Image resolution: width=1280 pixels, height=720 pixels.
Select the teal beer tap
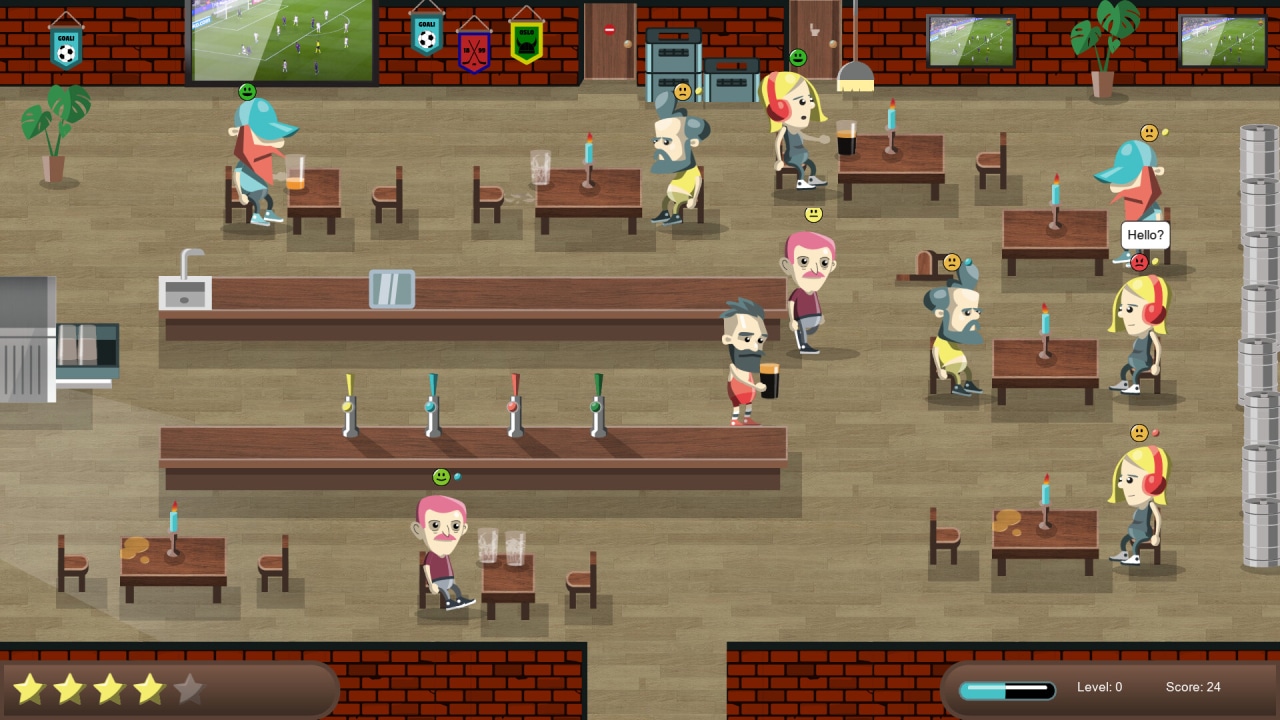tap(432, 405)
